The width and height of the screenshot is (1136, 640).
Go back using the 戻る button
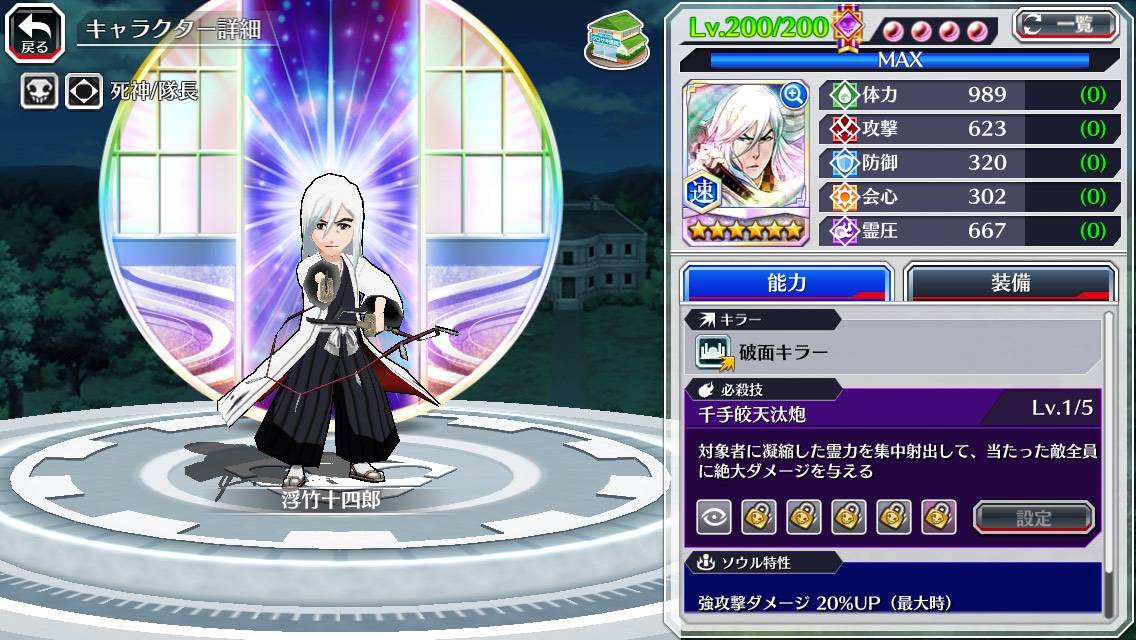coord(34,31)
